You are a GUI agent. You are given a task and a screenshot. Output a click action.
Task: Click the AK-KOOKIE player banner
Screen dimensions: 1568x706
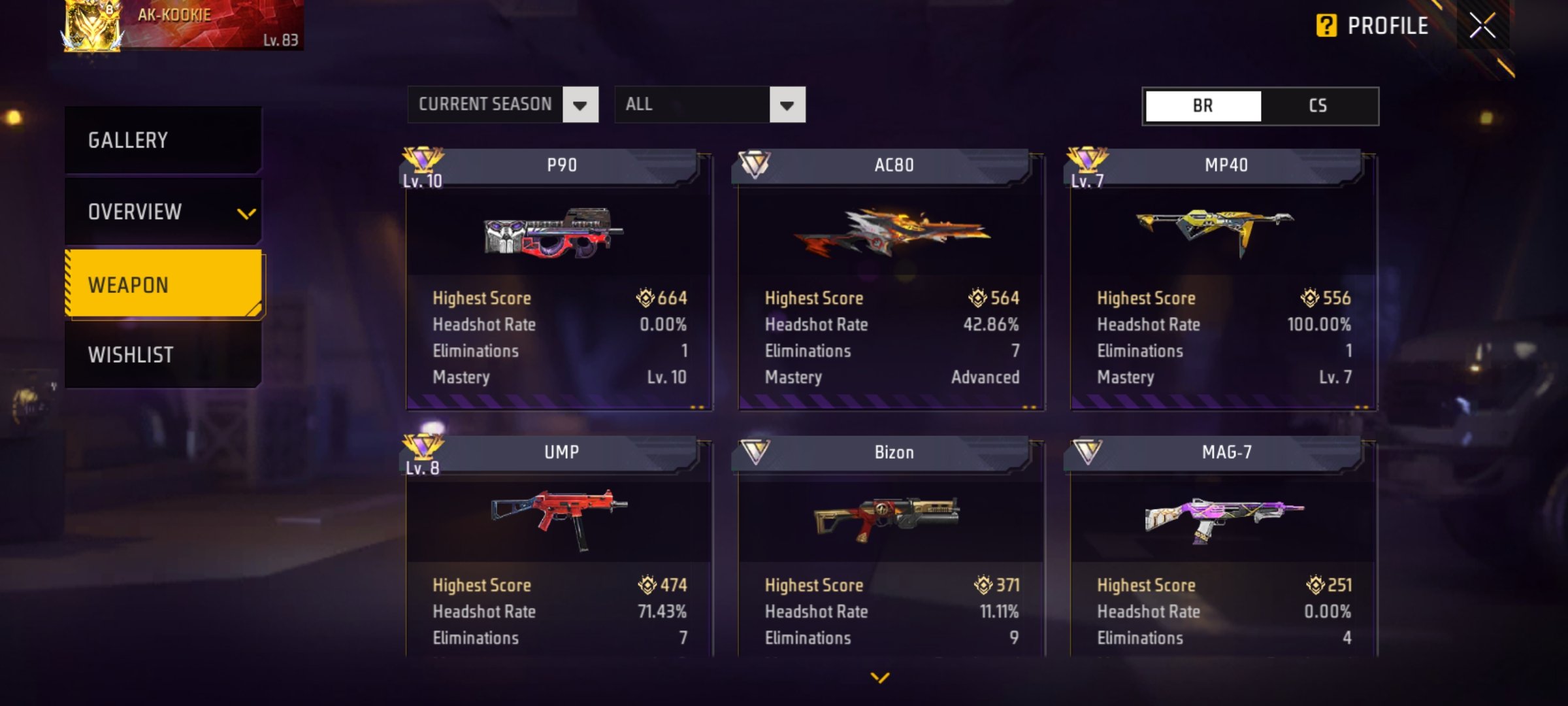pos(183,26)
